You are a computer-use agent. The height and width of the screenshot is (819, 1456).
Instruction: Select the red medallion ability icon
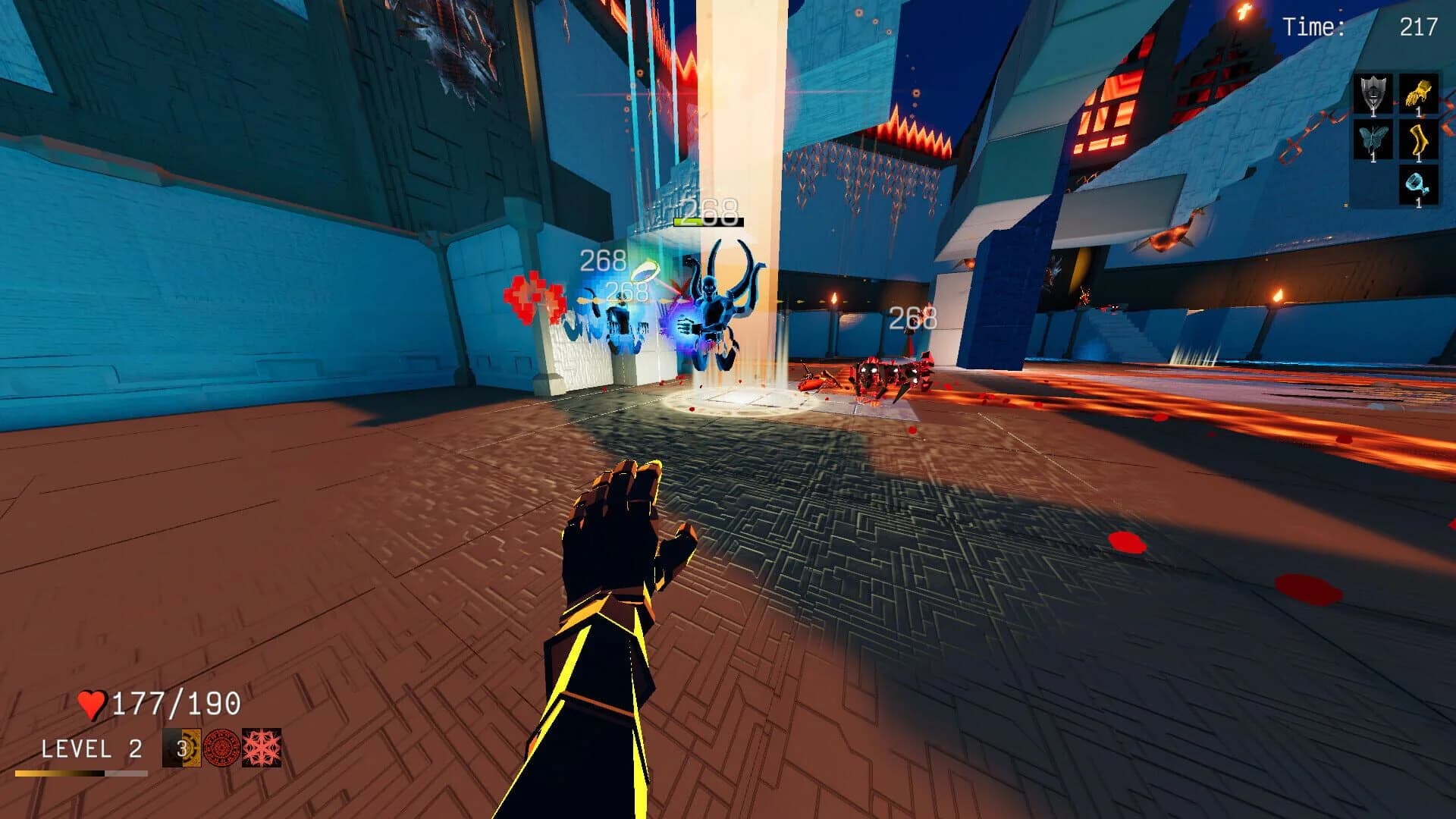click(x=221, y=748)
